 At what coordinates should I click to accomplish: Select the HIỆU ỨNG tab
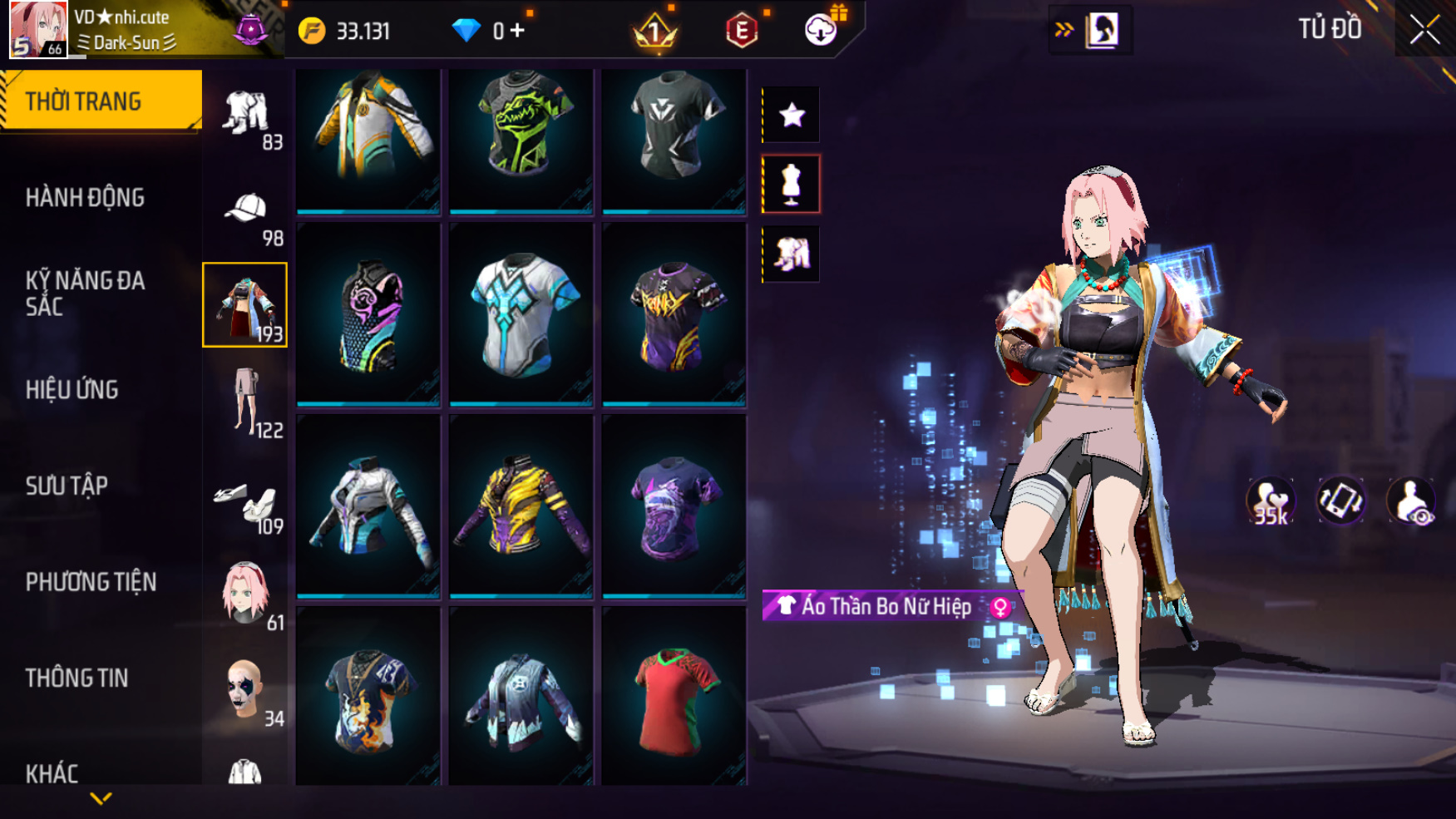(72, 390)
